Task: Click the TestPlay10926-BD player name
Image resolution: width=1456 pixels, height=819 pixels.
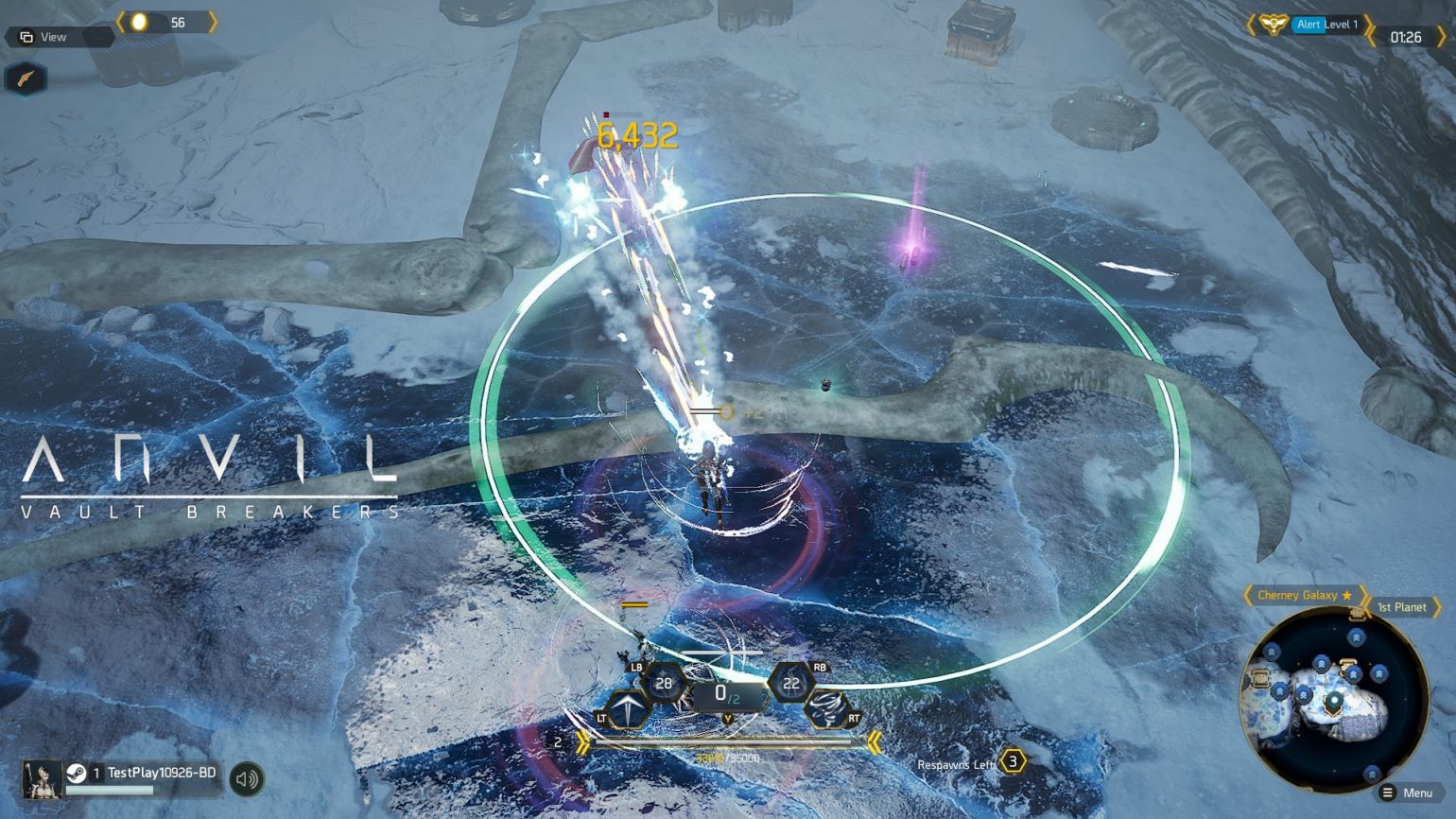Action: coord(159,773)
